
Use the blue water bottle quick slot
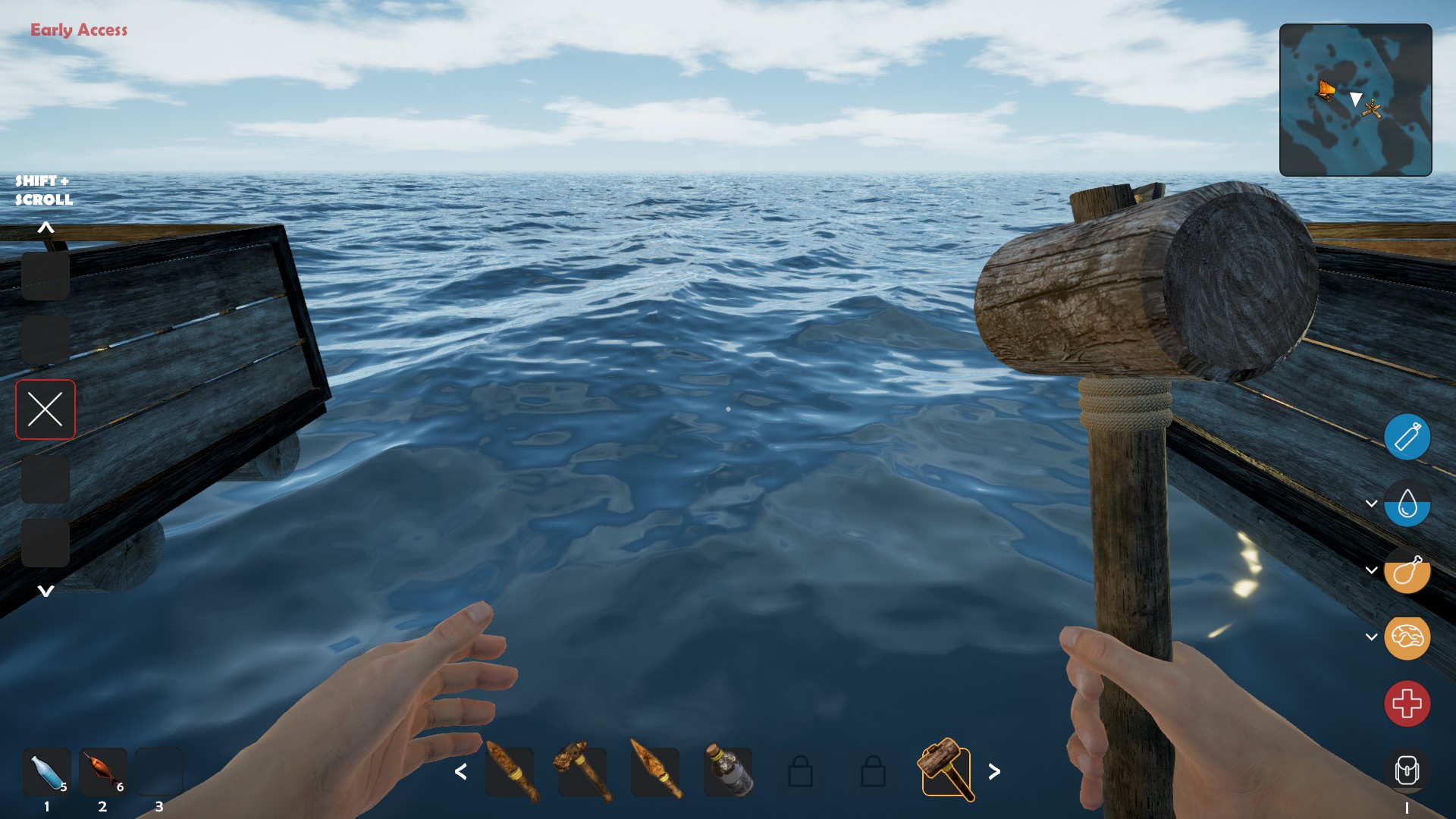coord(47,772)
